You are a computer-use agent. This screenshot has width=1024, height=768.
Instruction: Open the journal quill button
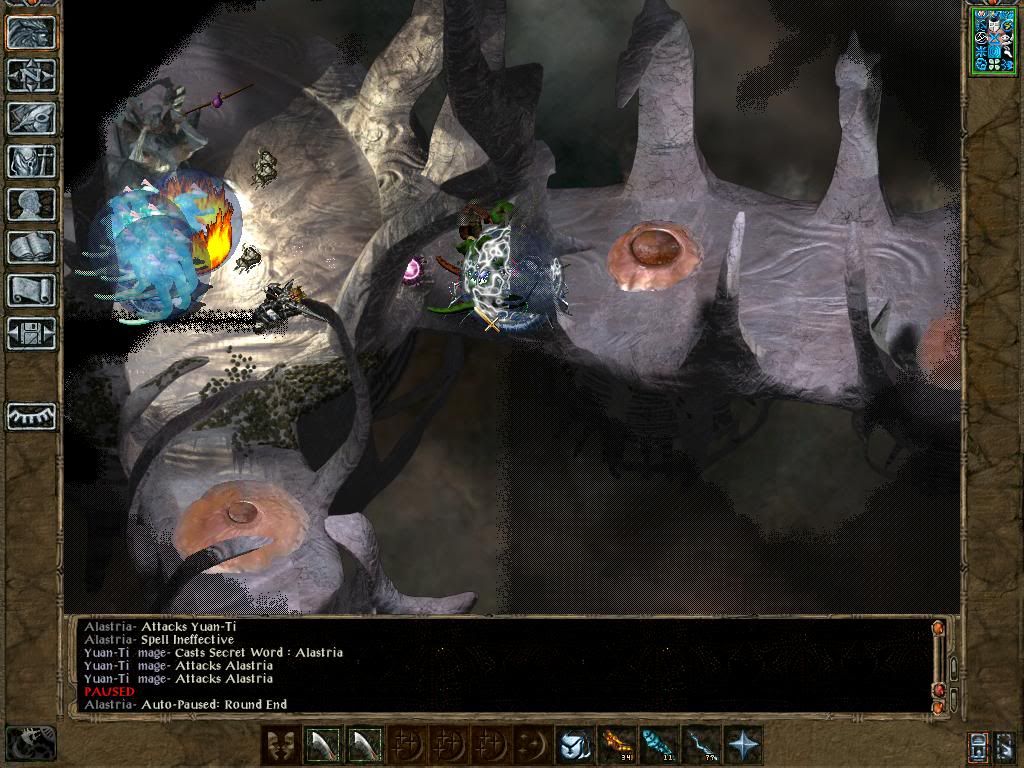tap(31, 119)
